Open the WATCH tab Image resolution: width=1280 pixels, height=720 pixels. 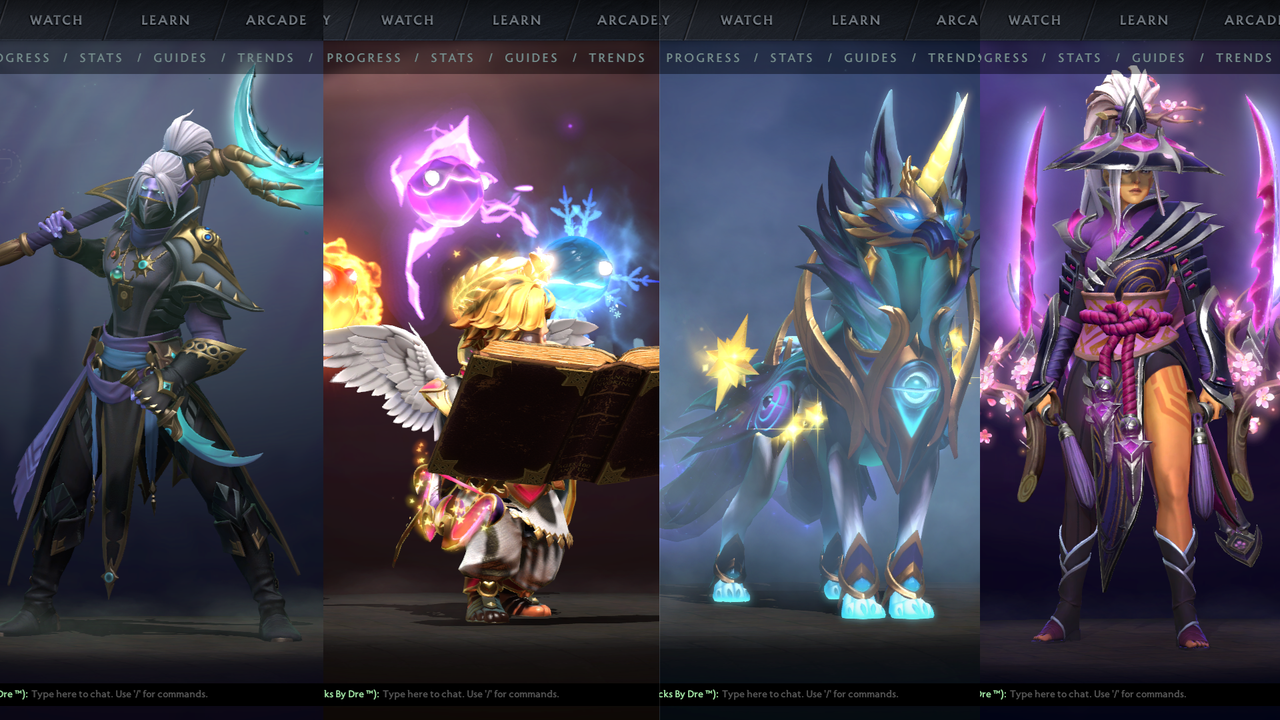click(56, 20)
